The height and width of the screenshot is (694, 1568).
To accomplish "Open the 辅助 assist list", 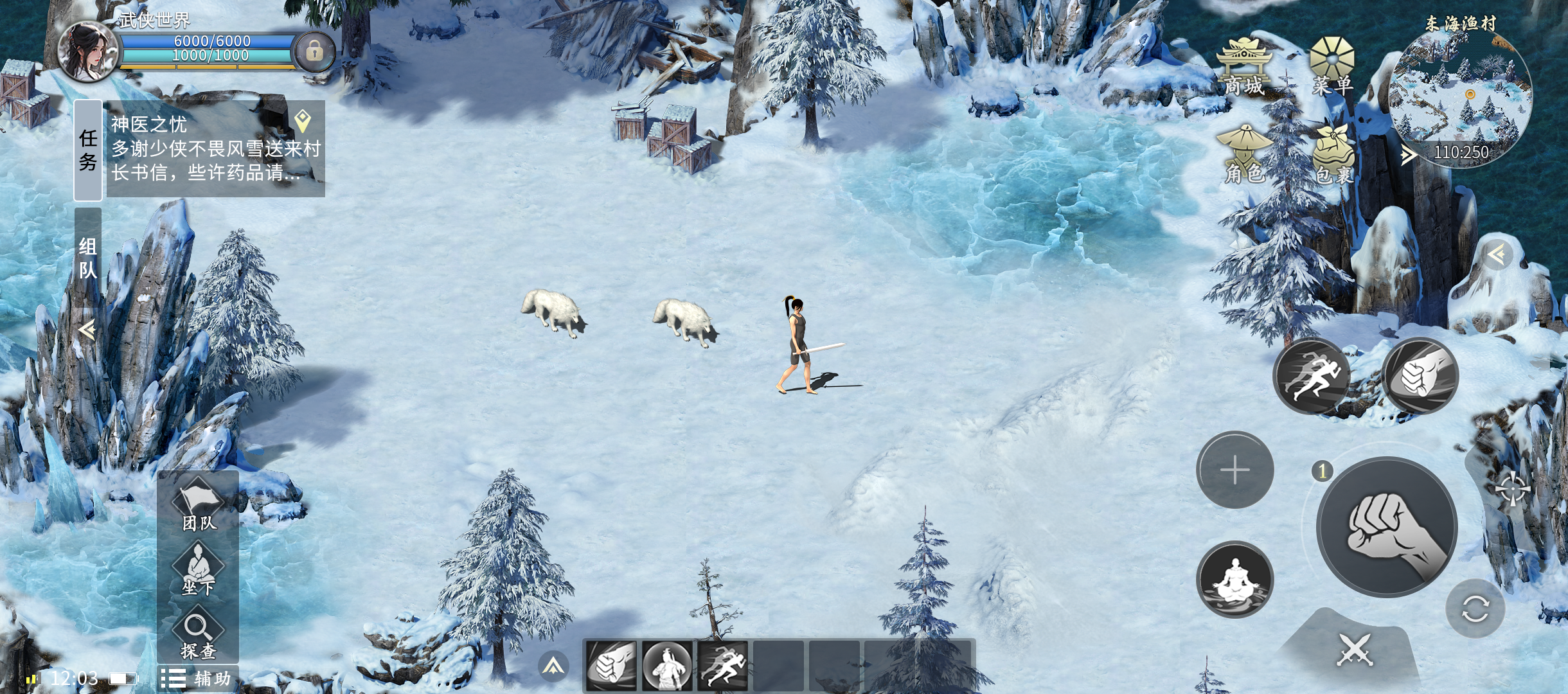I will (x=197, y=679).
